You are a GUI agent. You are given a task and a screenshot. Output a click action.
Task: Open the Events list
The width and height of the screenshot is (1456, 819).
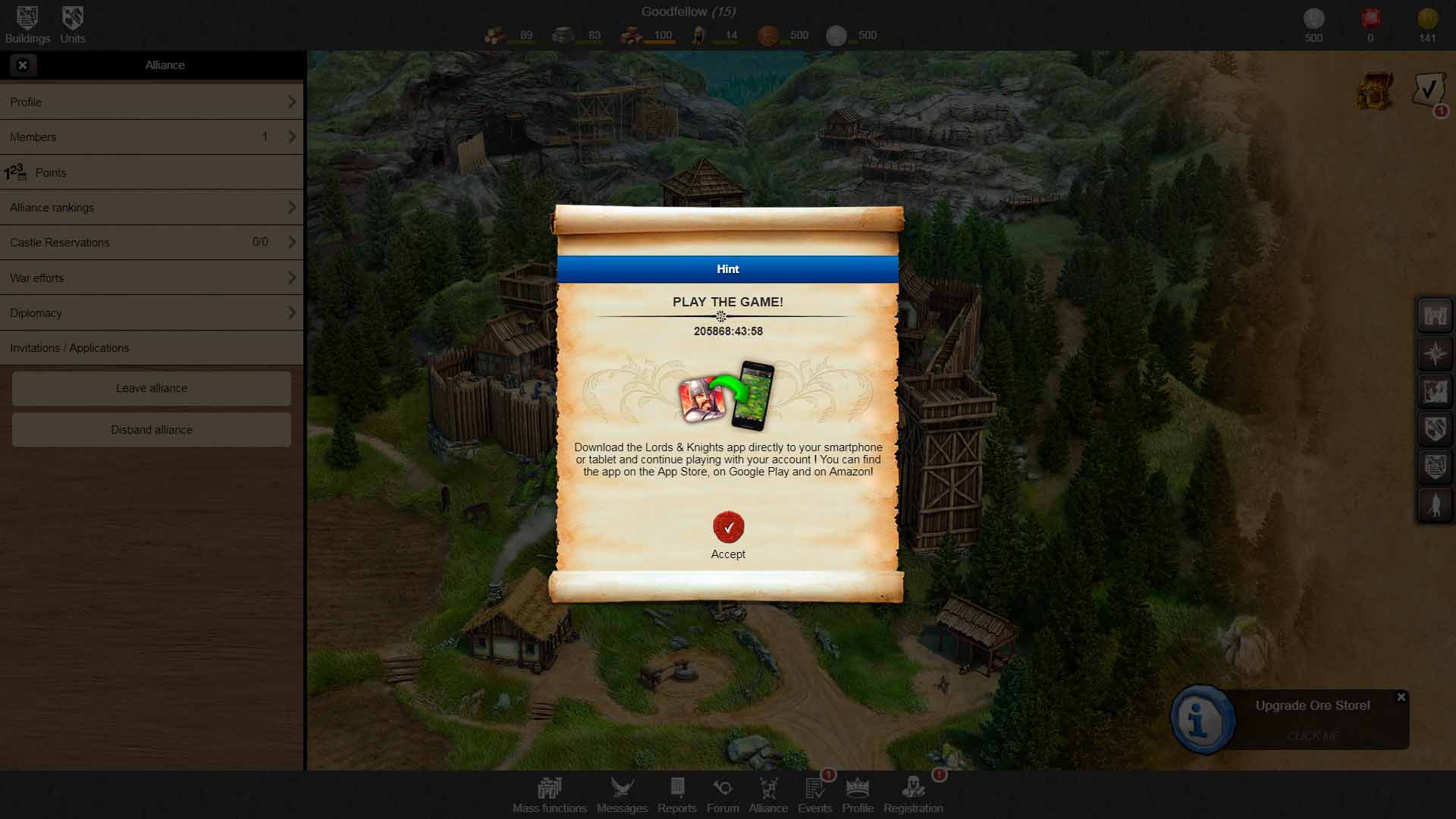[815, 795]
